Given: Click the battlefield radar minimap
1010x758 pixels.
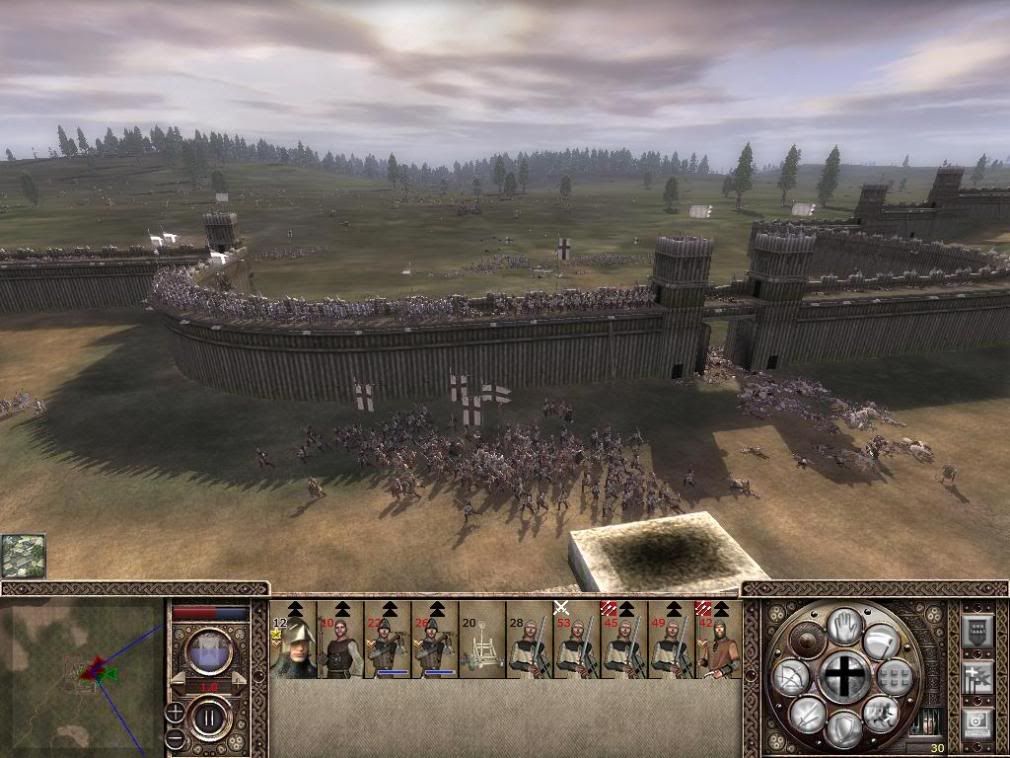Looking at the screenshot, I should tap(82, 676).
